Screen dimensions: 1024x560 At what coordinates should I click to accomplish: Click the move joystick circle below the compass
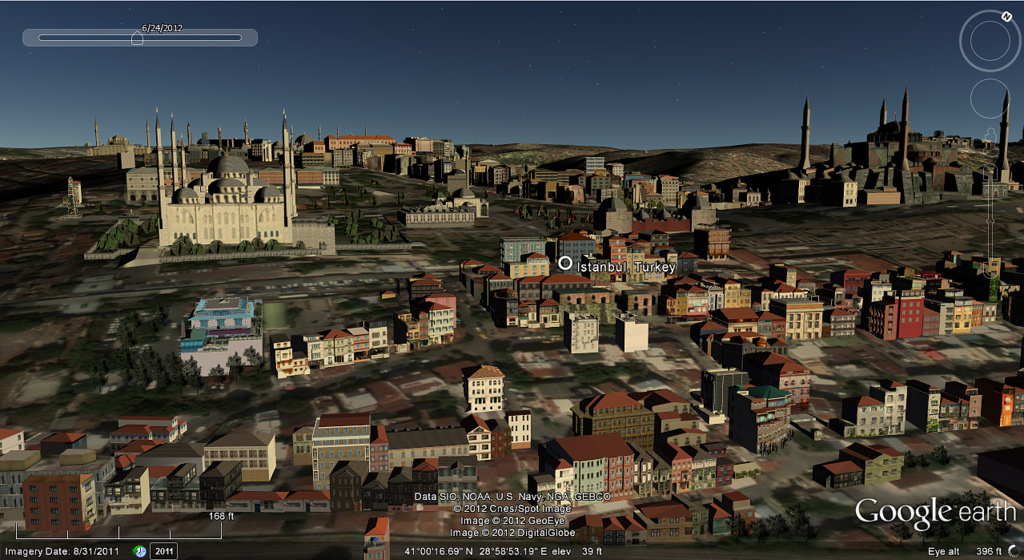tap(990, 98)
